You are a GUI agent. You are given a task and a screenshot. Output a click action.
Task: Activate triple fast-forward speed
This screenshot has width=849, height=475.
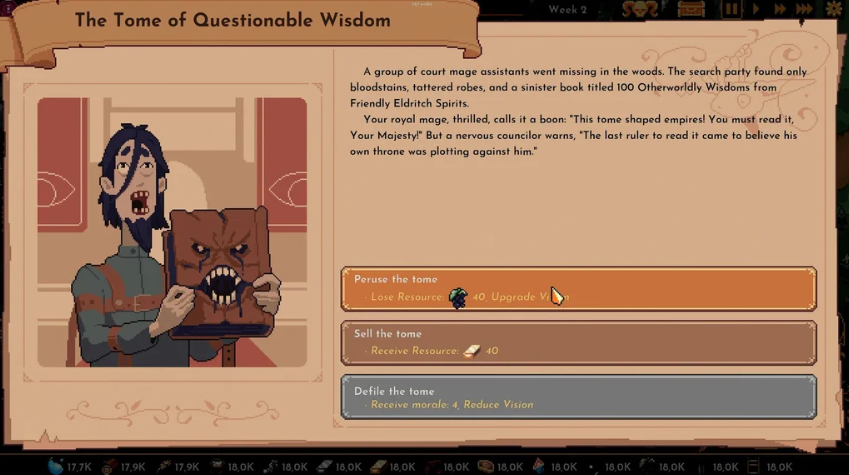tap(805, 10)
